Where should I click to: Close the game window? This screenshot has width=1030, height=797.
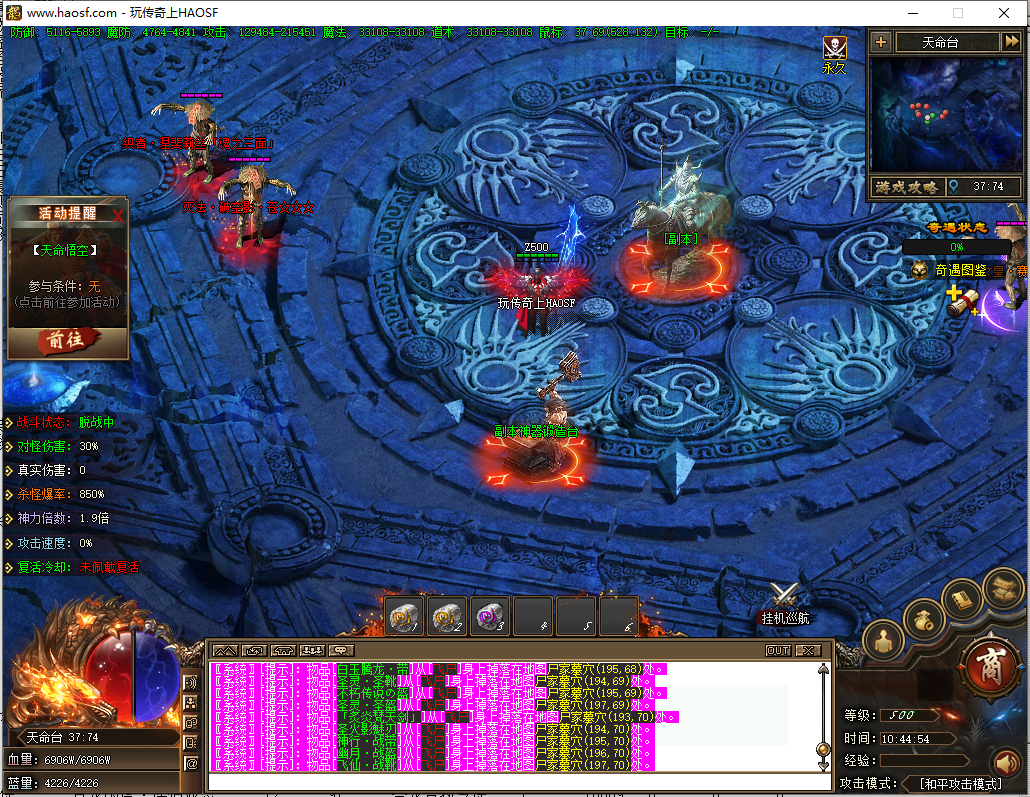(1004, 13)
